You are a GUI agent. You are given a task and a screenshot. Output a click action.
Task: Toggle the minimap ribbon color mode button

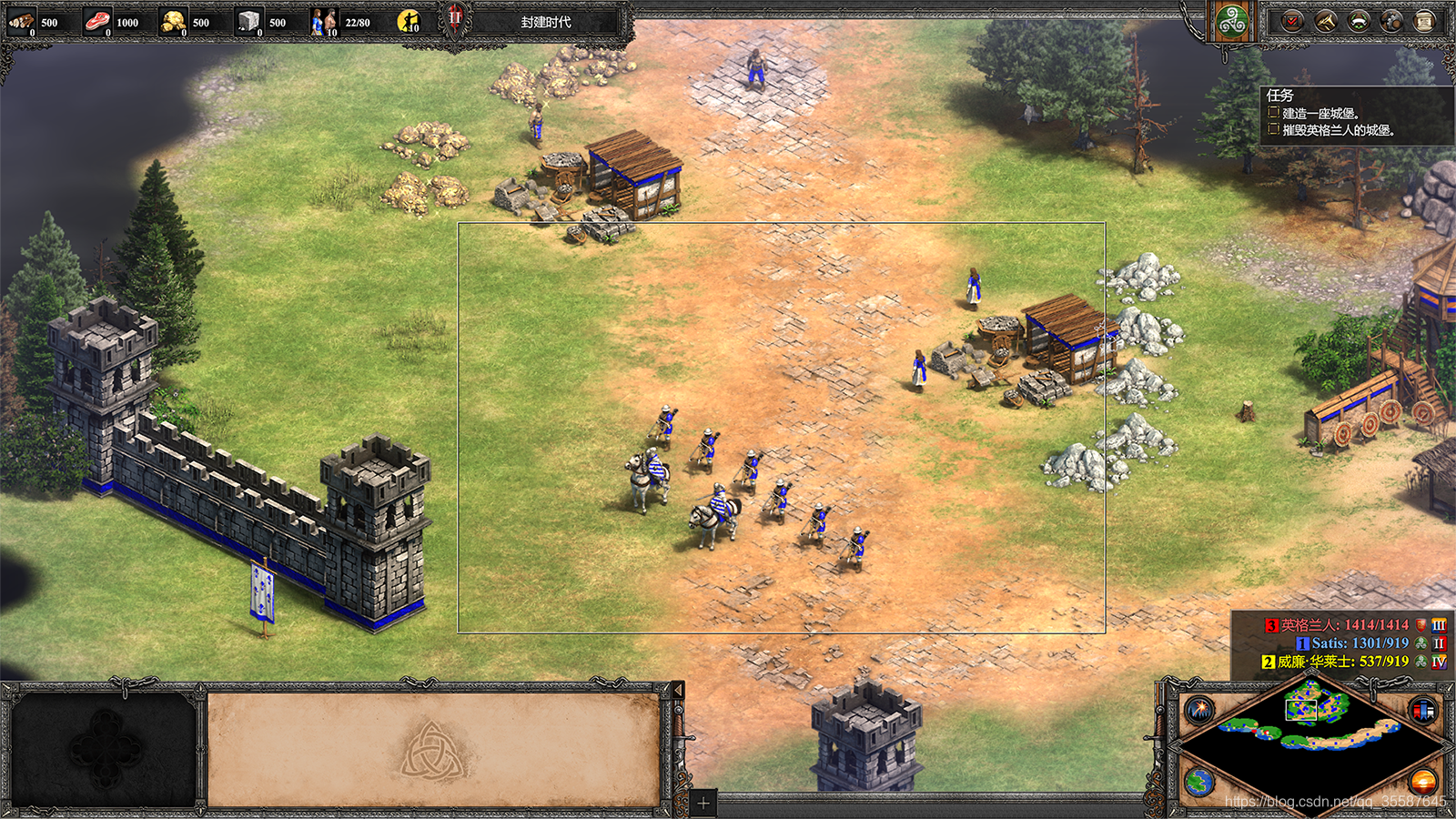(1423, 710)
